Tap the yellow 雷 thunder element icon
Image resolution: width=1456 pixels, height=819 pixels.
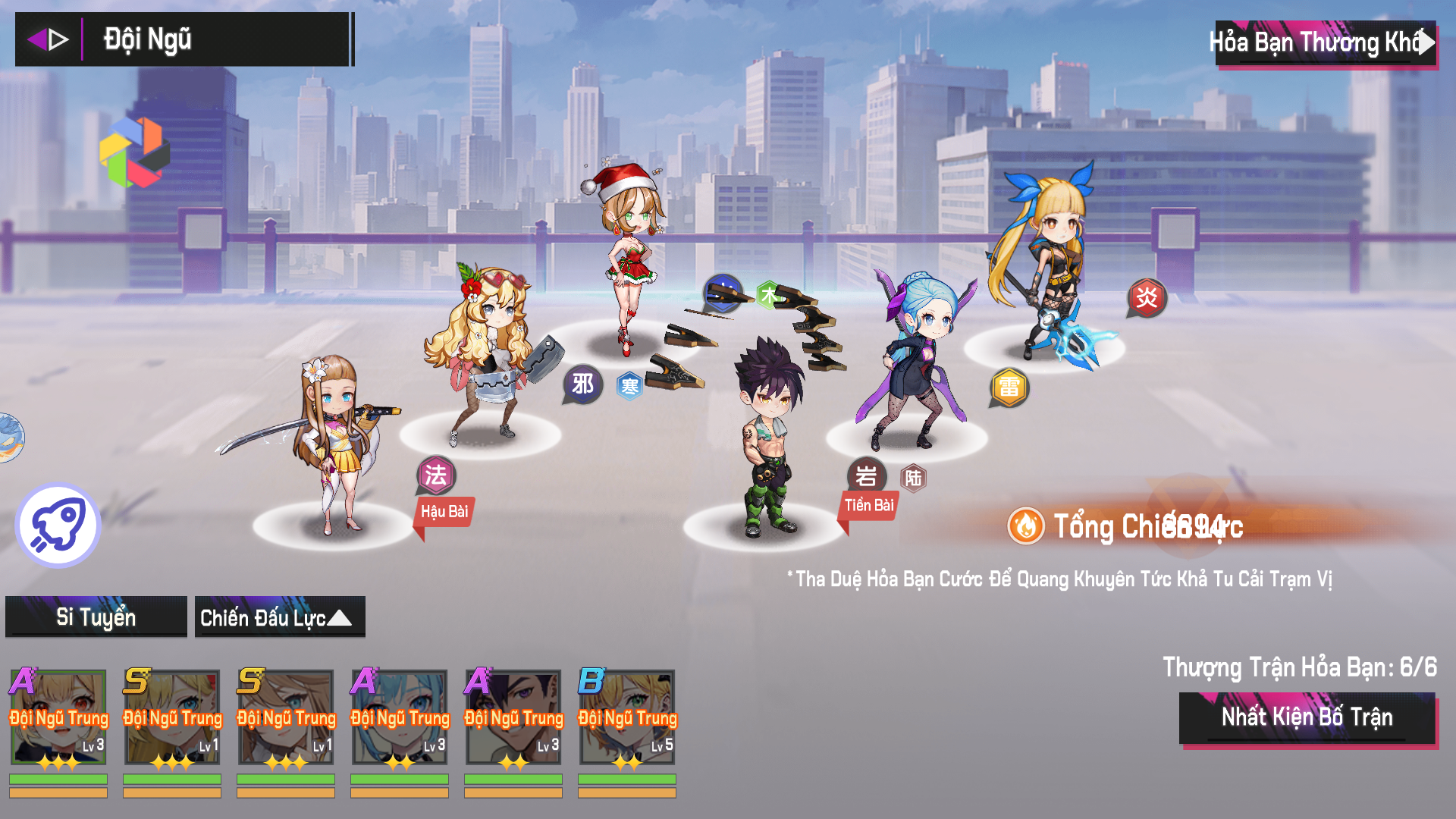point(1009,388)
